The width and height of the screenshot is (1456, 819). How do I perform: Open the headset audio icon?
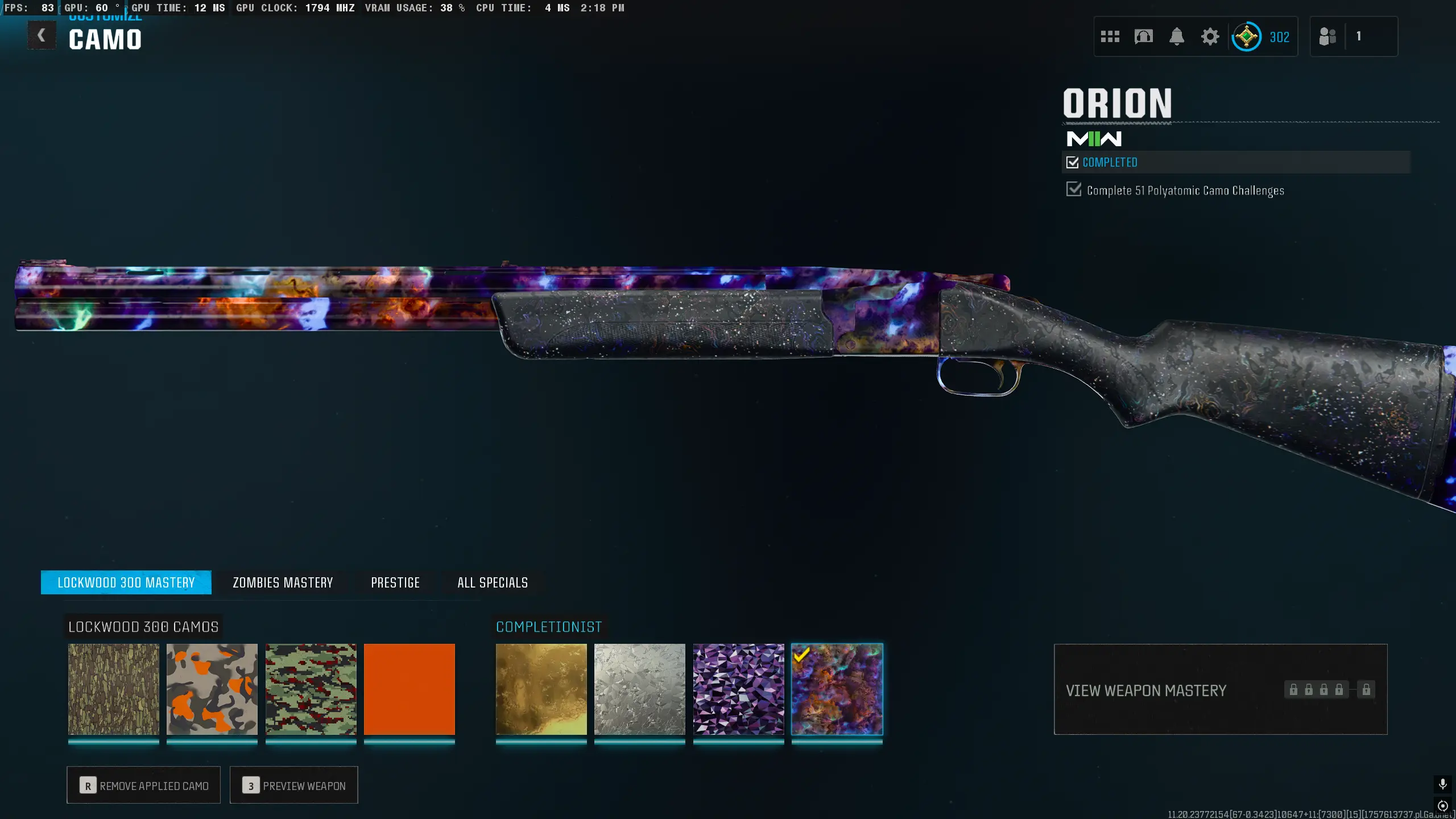[x=1143, y=37]
